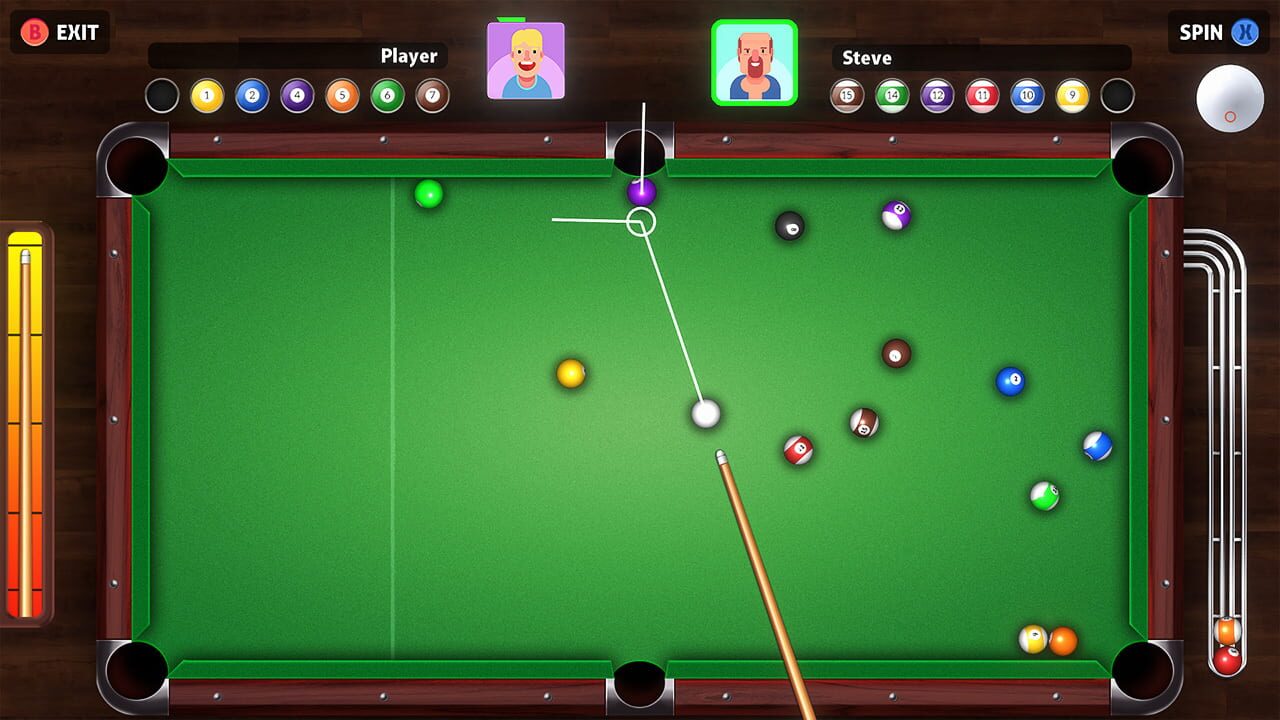Screen dimensions: 1280x720
Task: Select the 10-ball icon in Steve's tray
Action: pos(1026,96)
